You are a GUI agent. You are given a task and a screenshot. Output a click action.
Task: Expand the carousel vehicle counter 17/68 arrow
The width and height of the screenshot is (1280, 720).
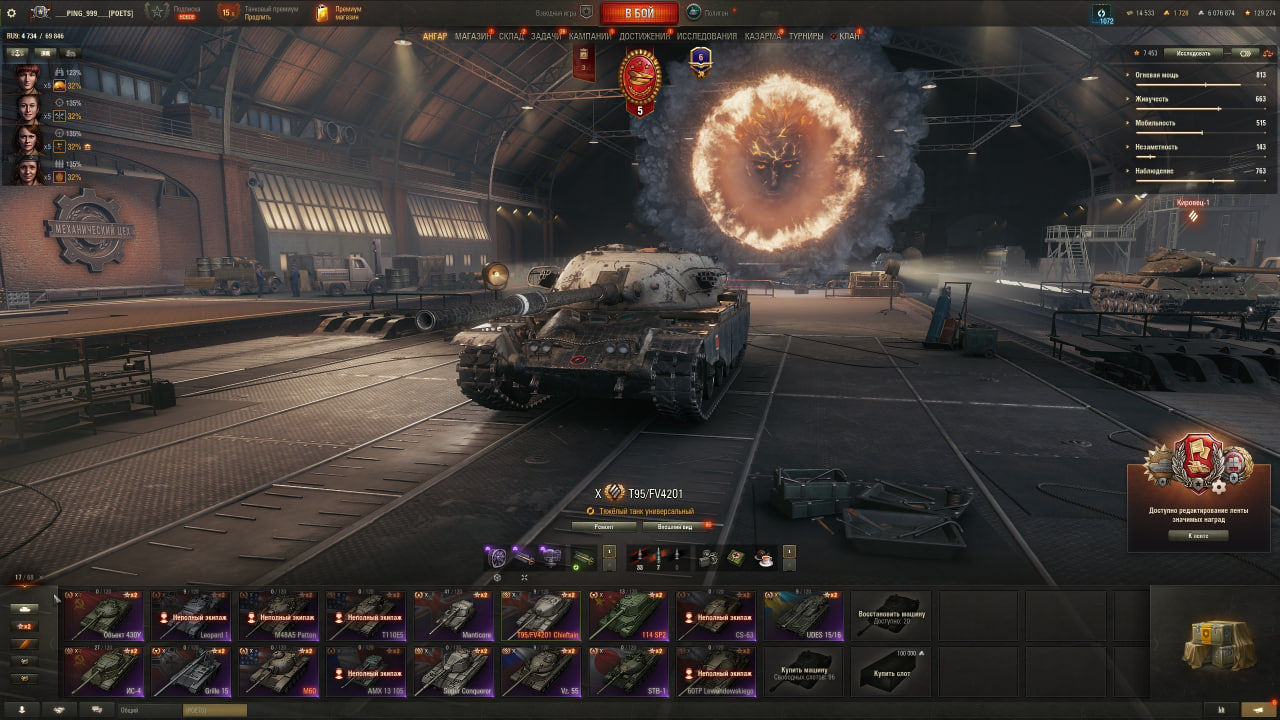pos(40,576)
